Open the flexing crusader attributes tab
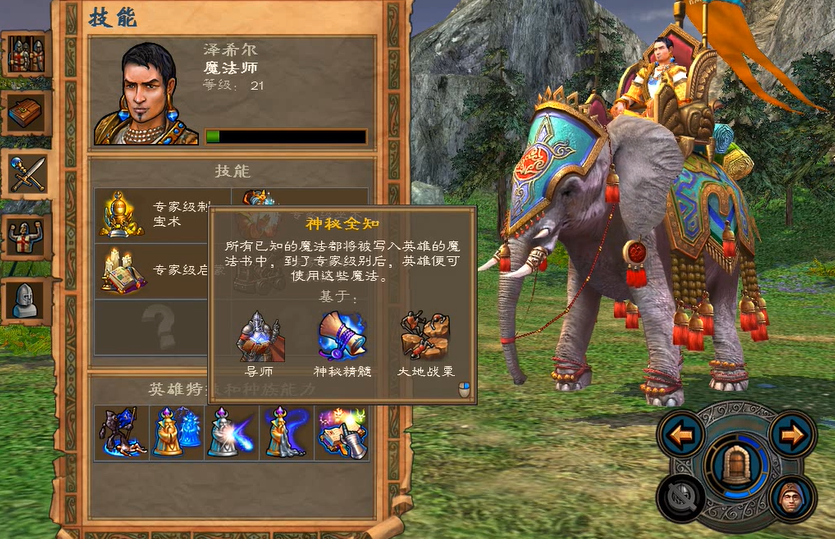The width and height of the screenshot is (835, 539). point(25,238)
